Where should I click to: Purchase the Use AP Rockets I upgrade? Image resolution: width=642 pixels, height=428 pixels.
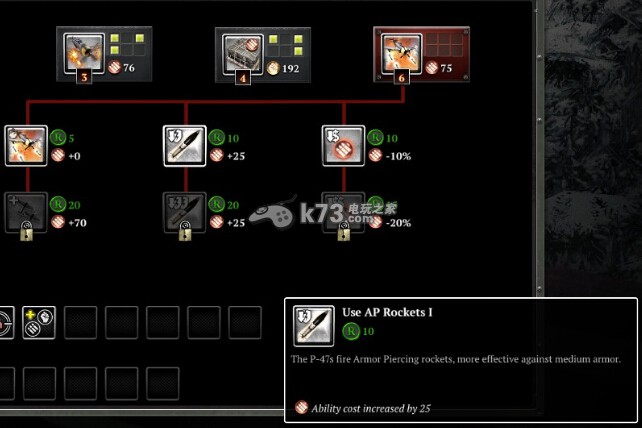click(x=183, y=145)
